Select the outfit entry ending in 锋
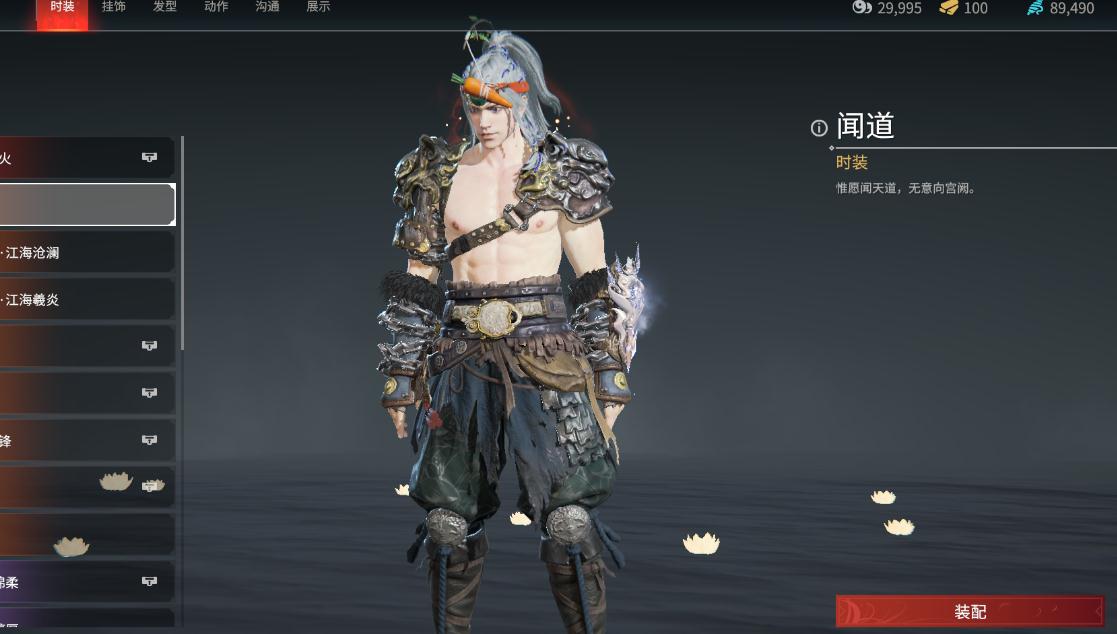This screenshot has height=634, width=1117. pos(86,440)
